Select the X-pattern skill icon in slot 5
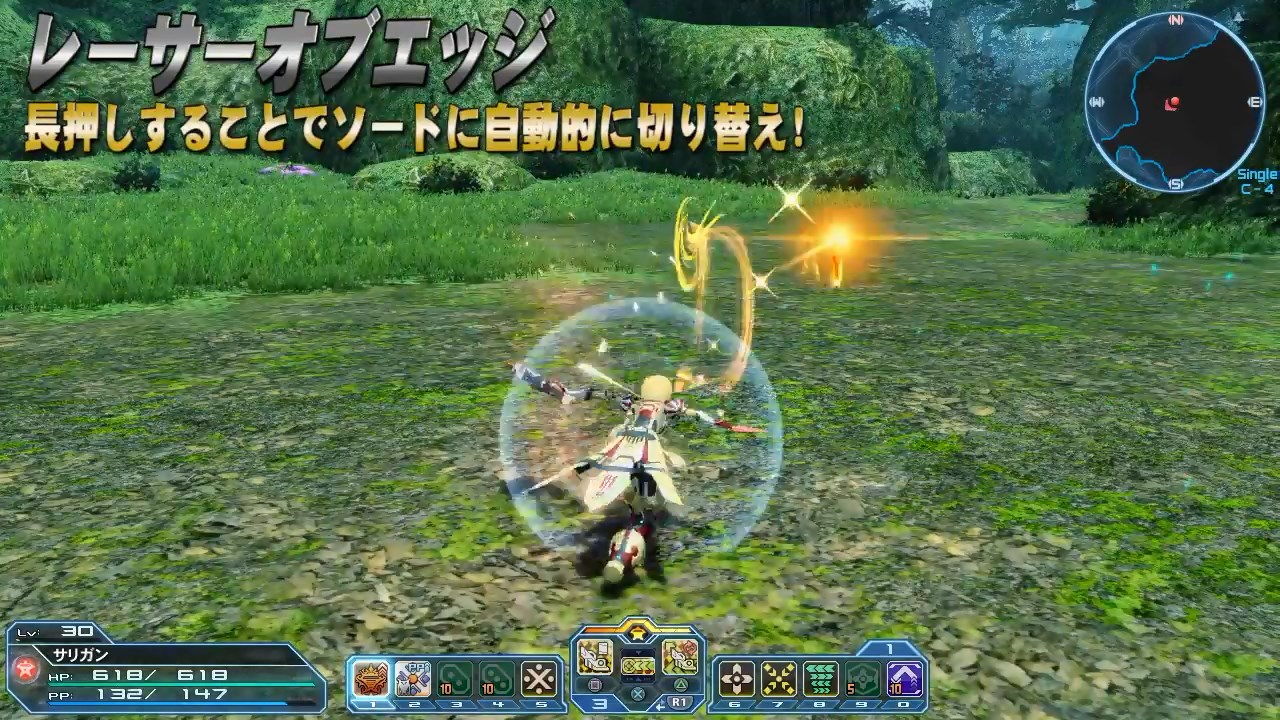The width and height of the screenshot is (1280, 720). click(x=540, y=676)
